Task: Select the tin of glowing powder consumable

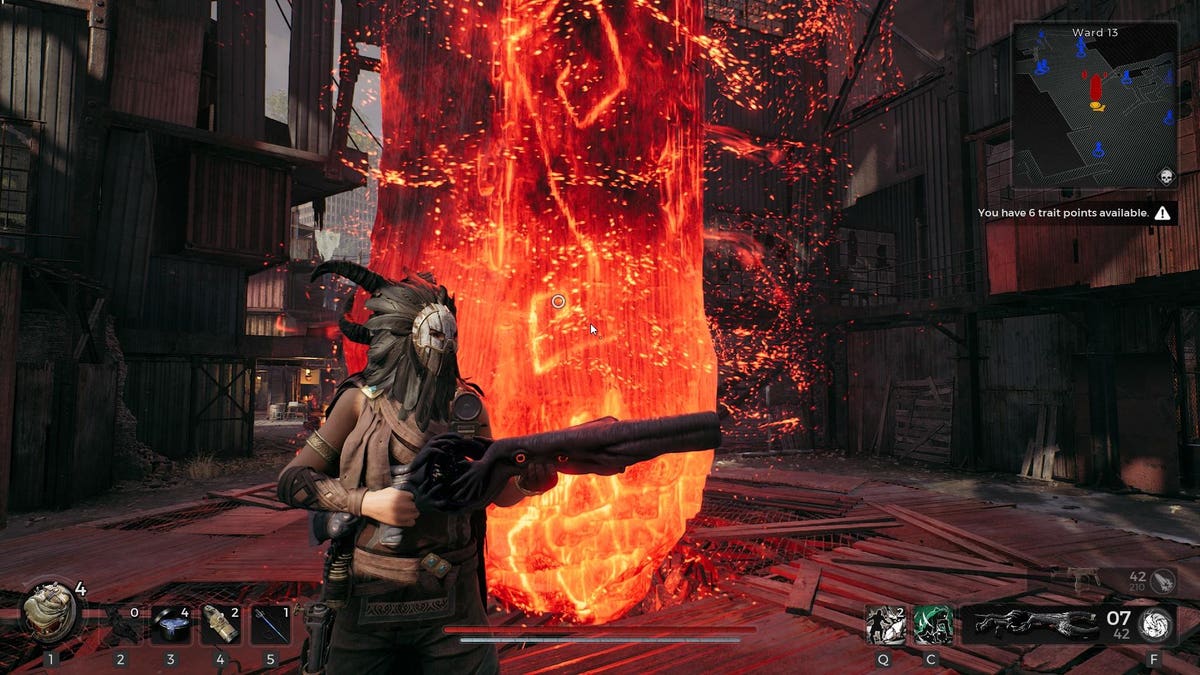Action: click(x=171, y=624)
